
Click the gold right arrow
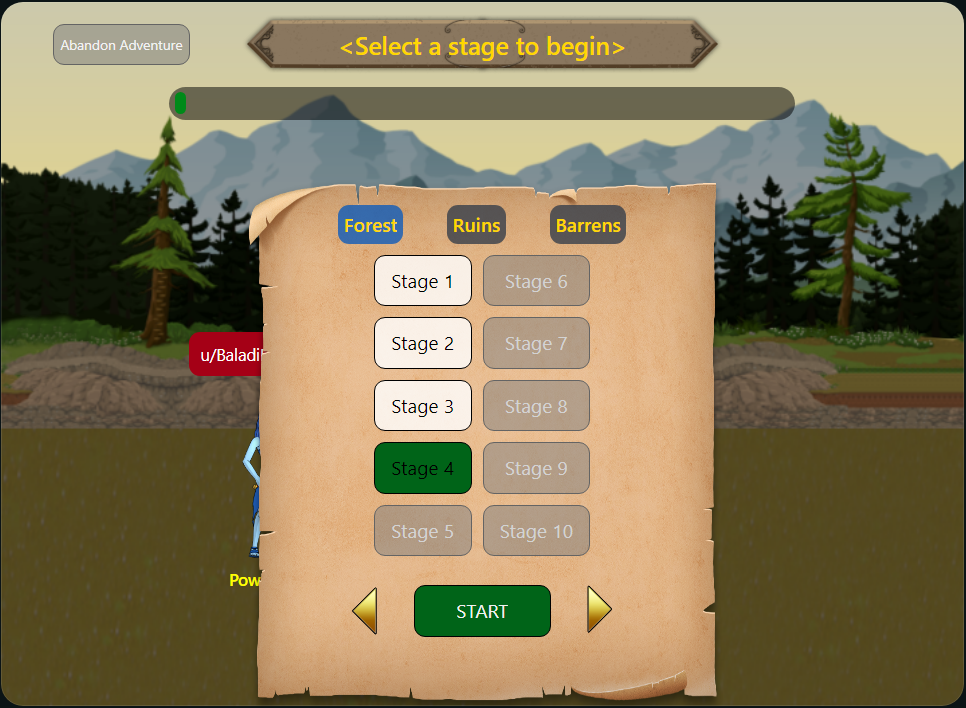click(x=598, y=609)
